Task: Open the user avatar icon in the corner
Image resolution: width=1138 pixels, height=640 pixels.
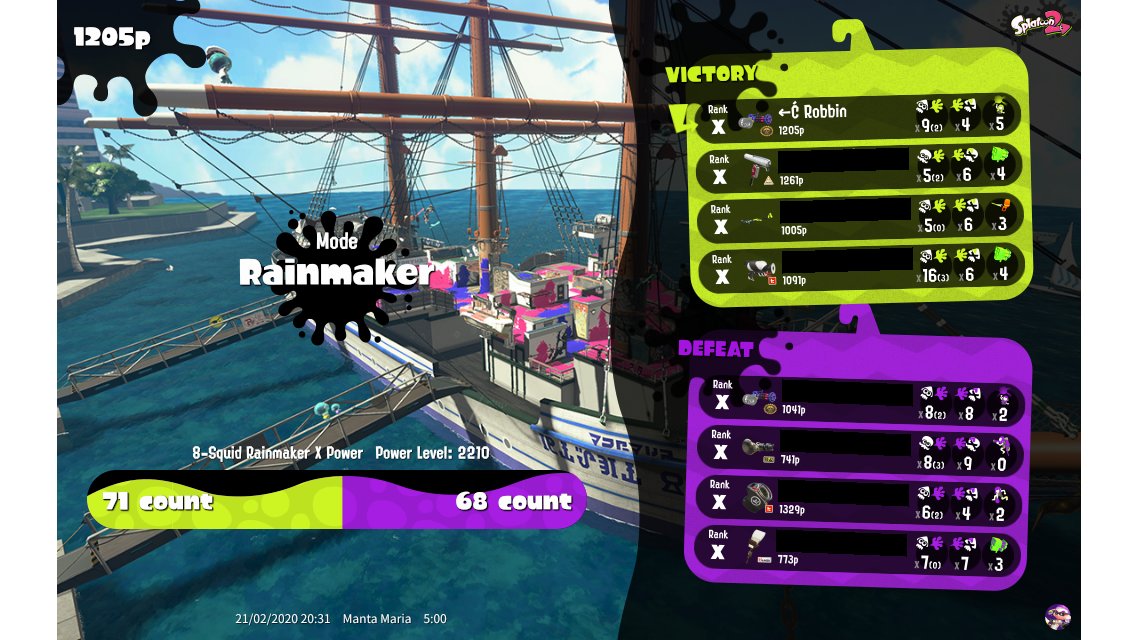Action: coord(1057,617)
